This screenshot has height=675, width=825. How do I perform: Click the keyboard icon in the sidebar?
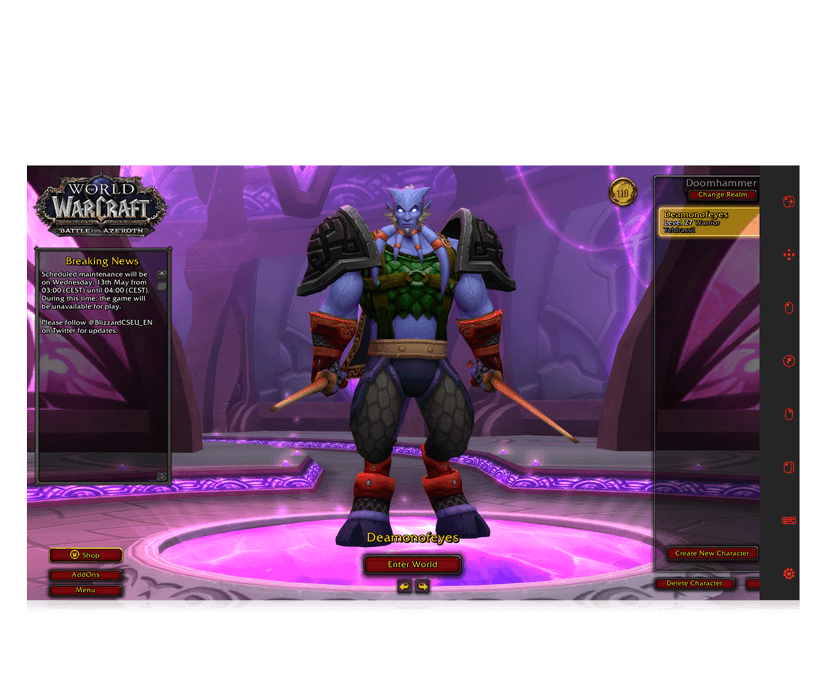pos(788,520)
